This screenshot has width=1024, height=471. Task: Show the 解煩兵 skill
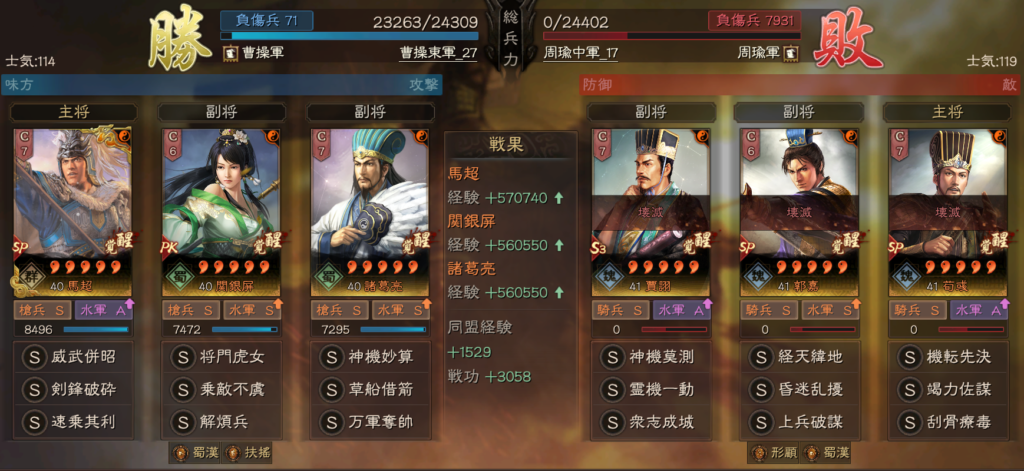[221, 421]
